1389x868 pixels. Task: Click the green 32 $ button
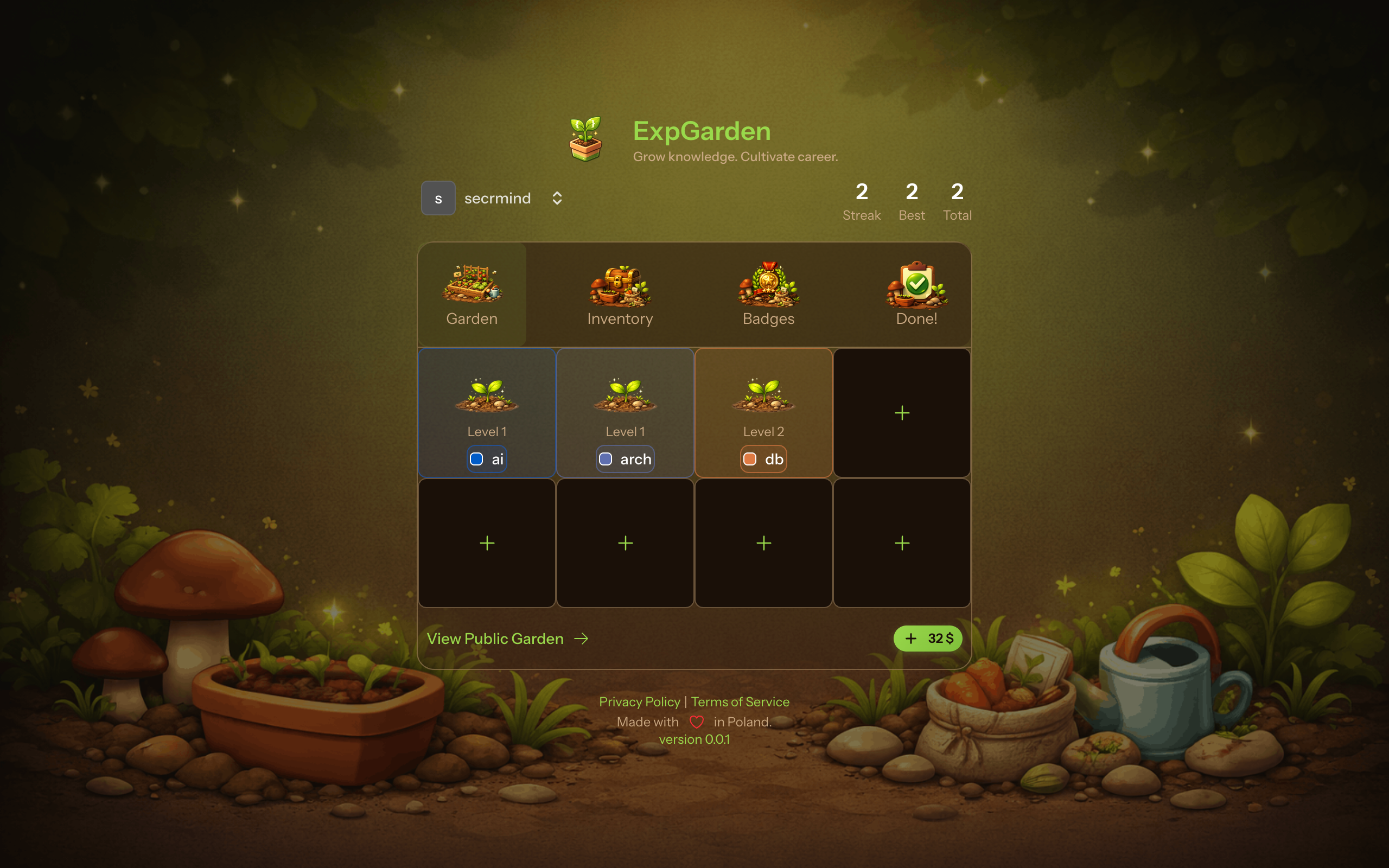point(927,638)
